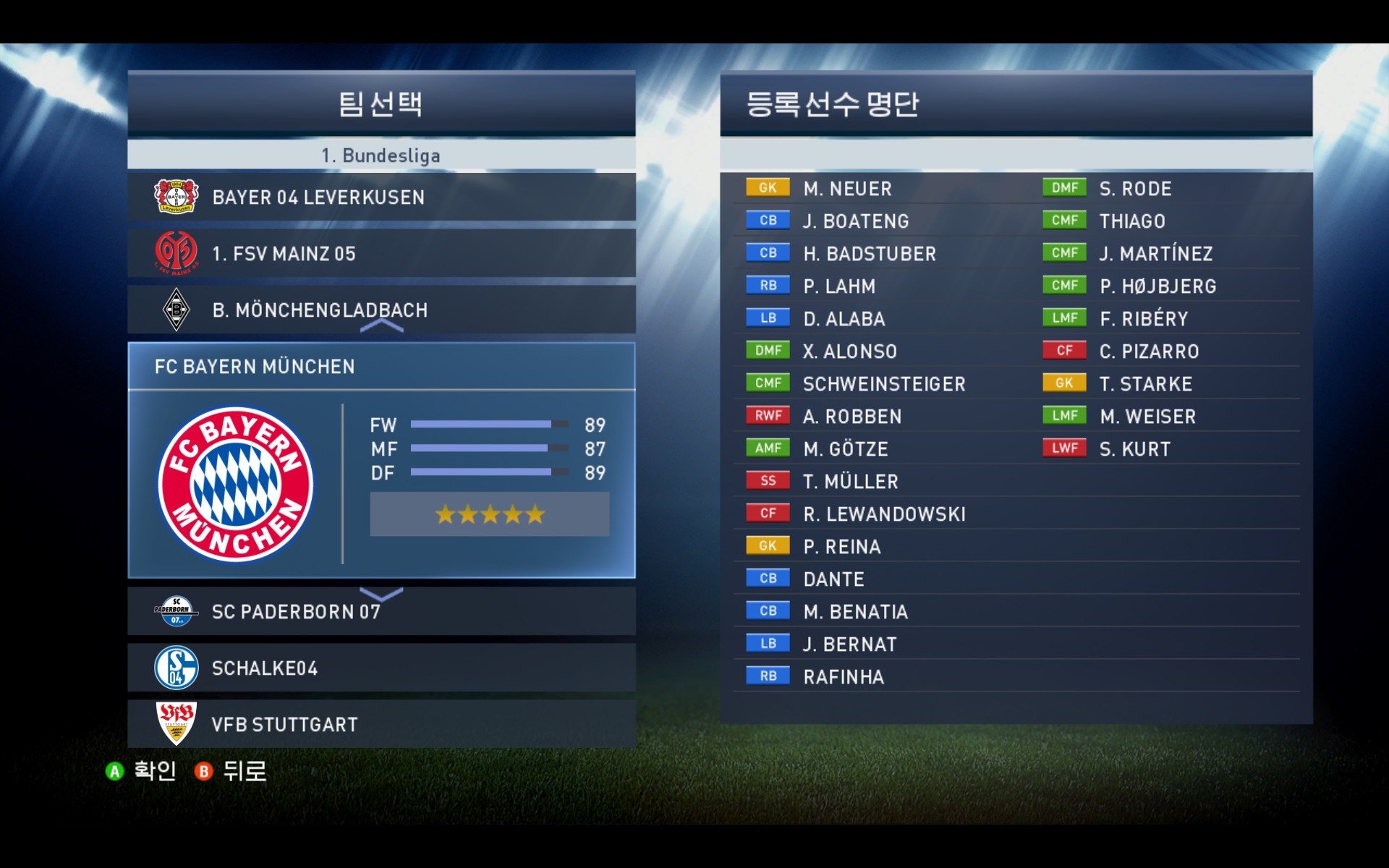1389x868 pixels.
Task: Click the FC Bayern München club crest
Action: pos(236,484)
